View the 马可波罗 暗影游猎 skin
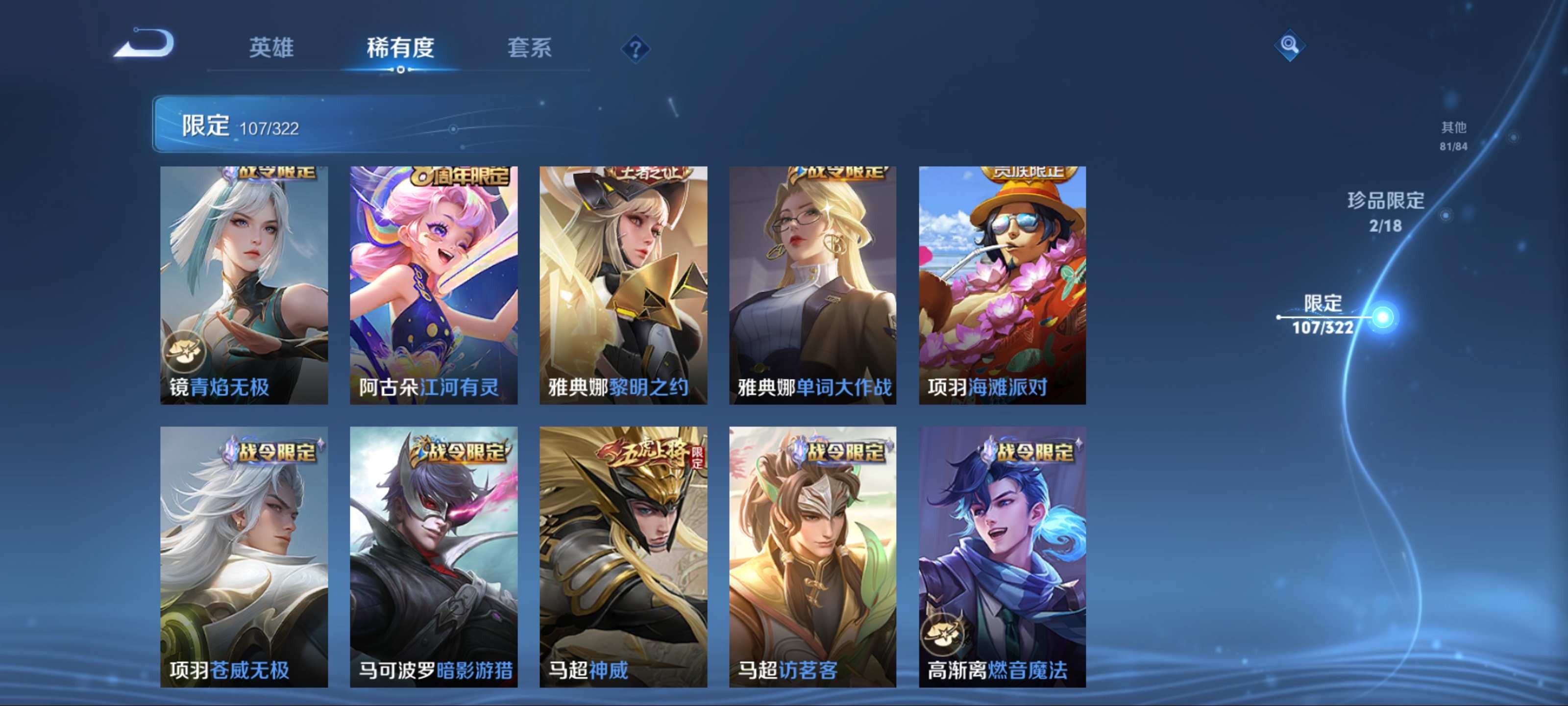Image resolution: width=1568 pixels, height=706 pixels. (433, 556)
